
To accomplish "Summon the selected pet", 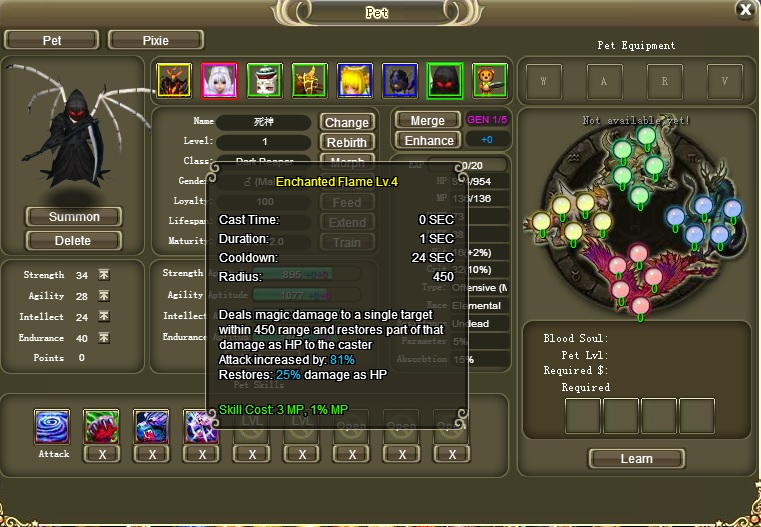I will click(74, 217).
